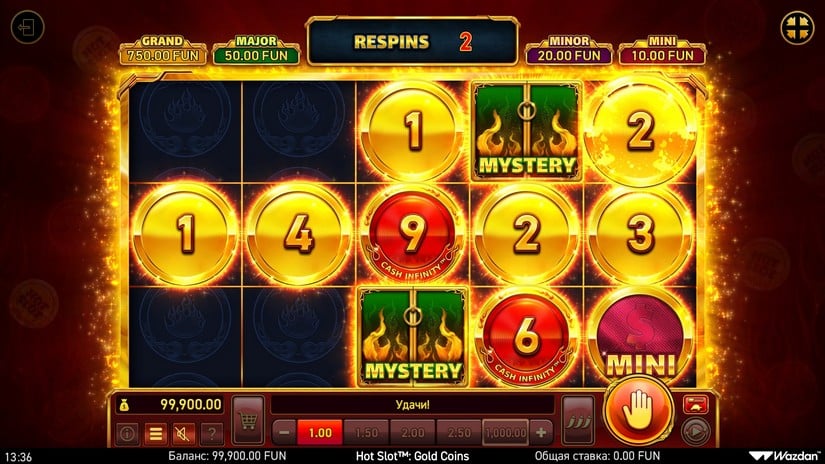Pick the 2.50 bet amount

[457, 433]
